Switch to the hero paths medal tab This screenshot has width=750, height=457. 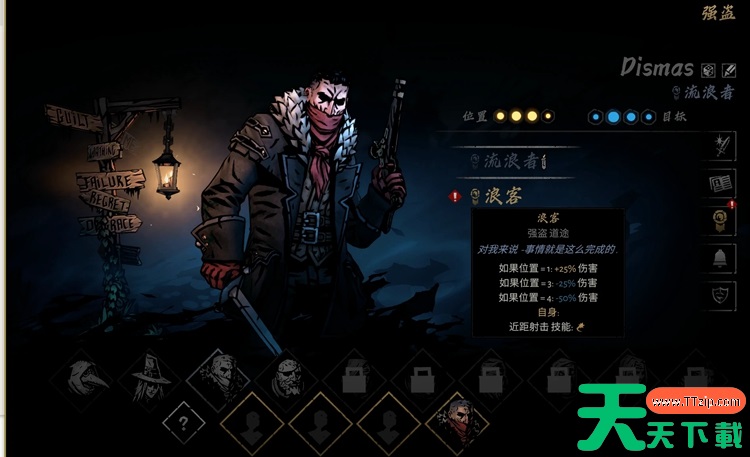(724, 221)
